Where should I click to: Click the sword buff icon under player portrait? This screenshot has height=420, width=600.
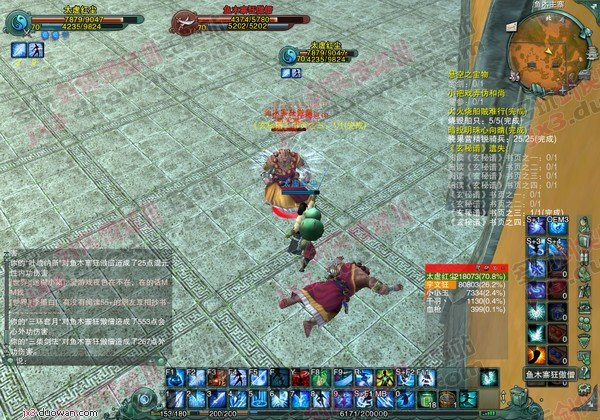tap(18, 49)
